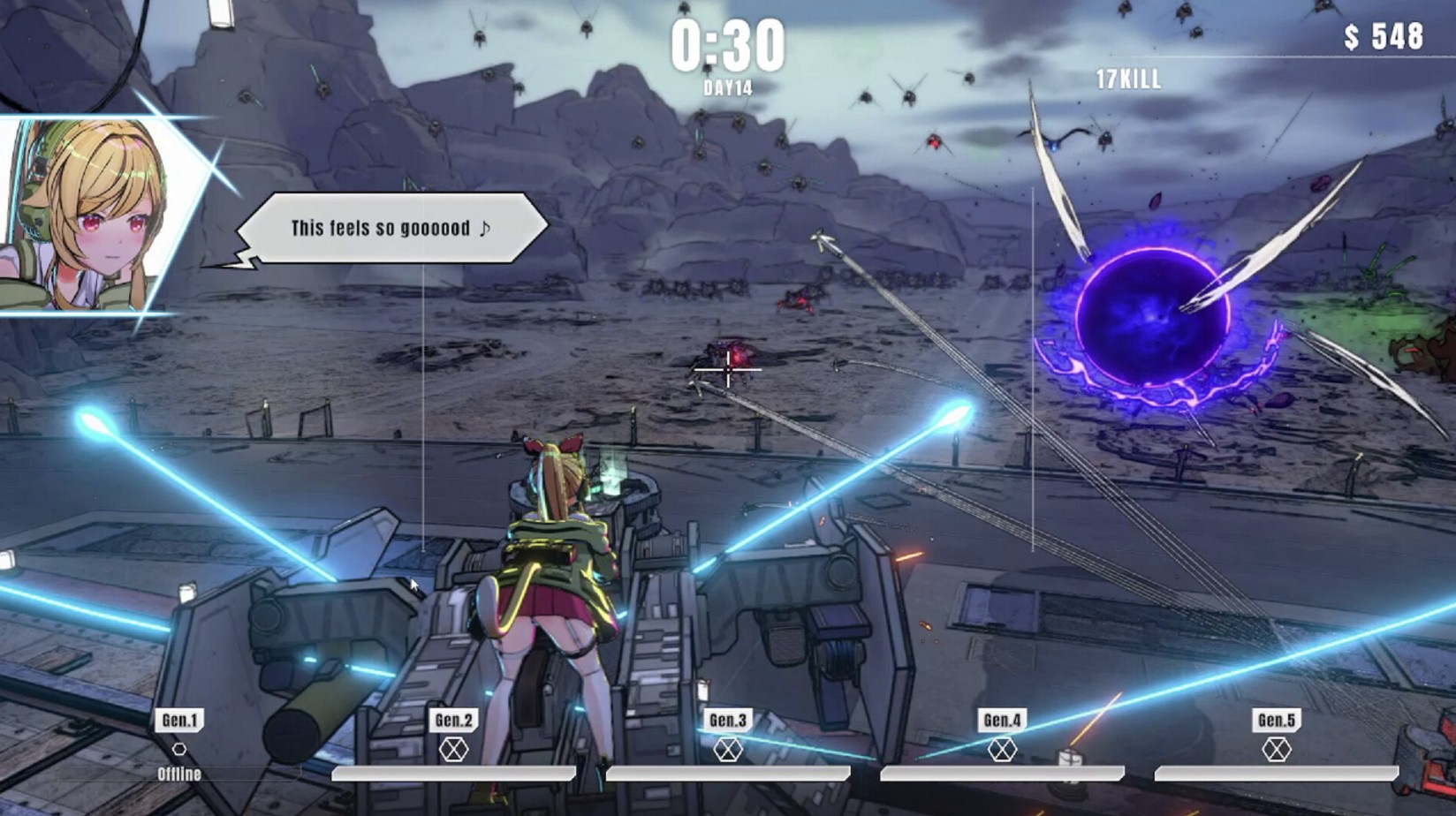Click the Gen.4 progress bar

pyautogui.click(x=1003, y=773)
